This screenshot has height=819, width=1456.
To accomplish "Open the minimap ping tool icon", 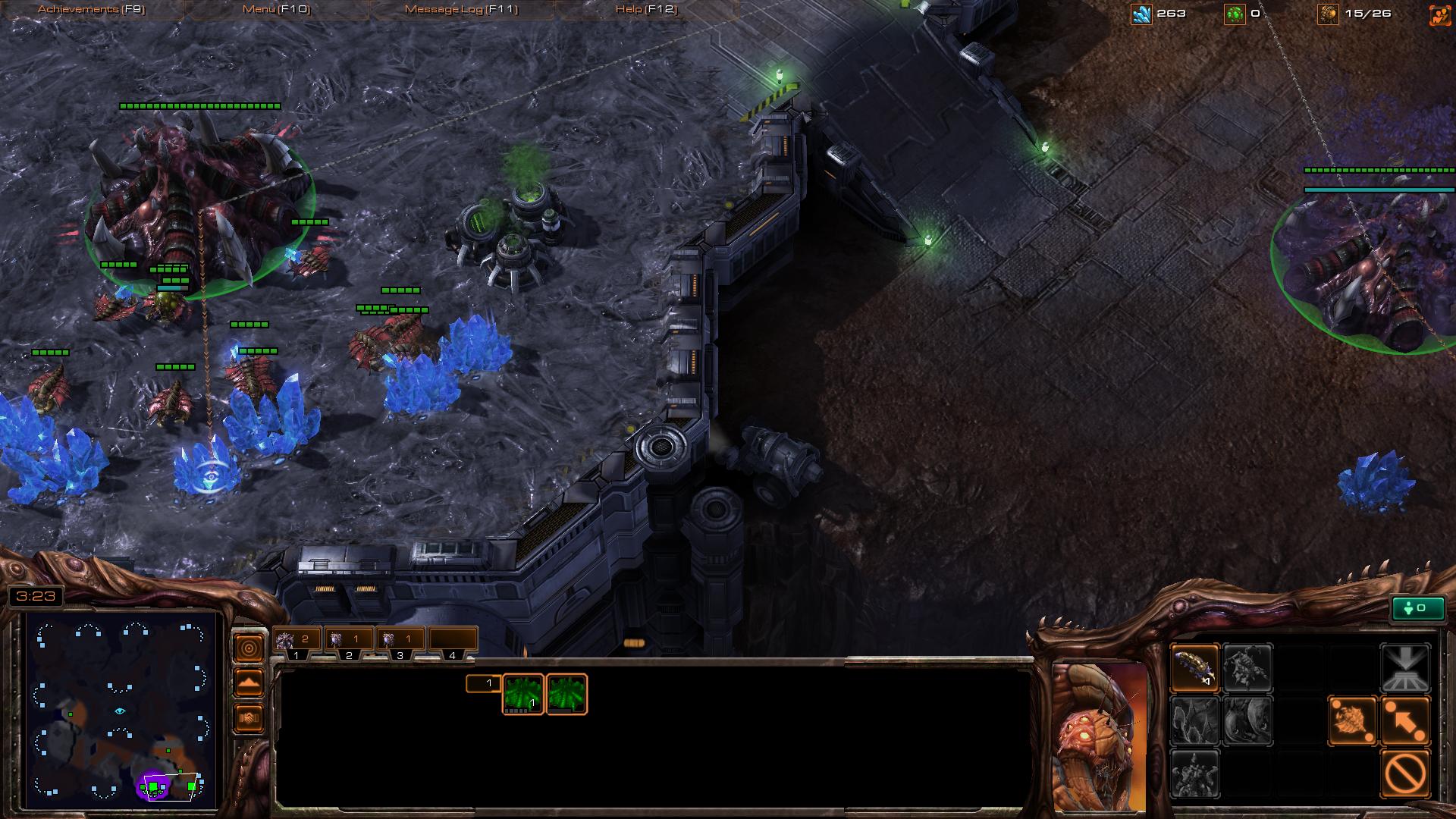I will pos(249,647).
